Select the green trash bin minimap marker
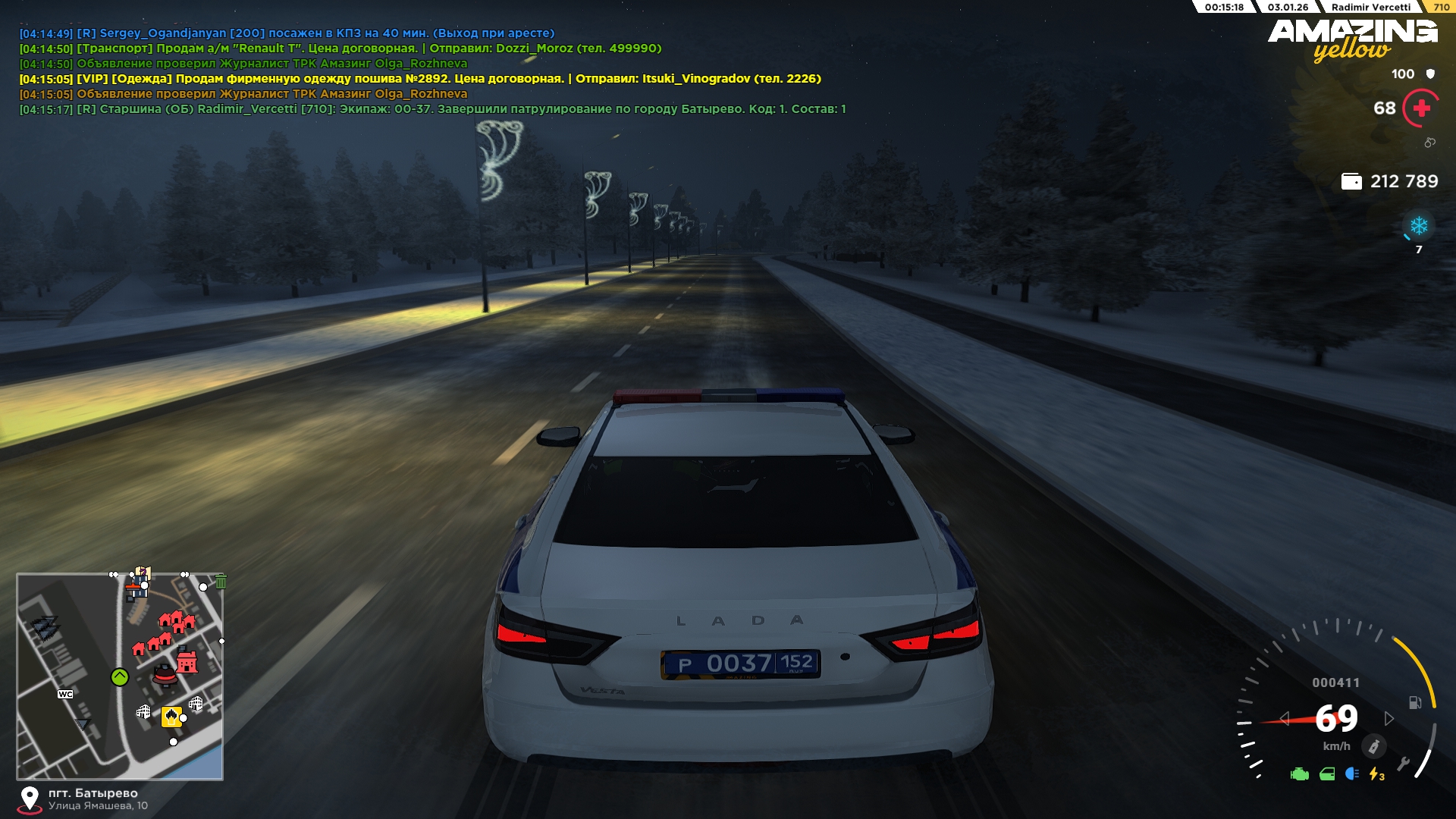The image size is (1456, 819). [221, 582]
